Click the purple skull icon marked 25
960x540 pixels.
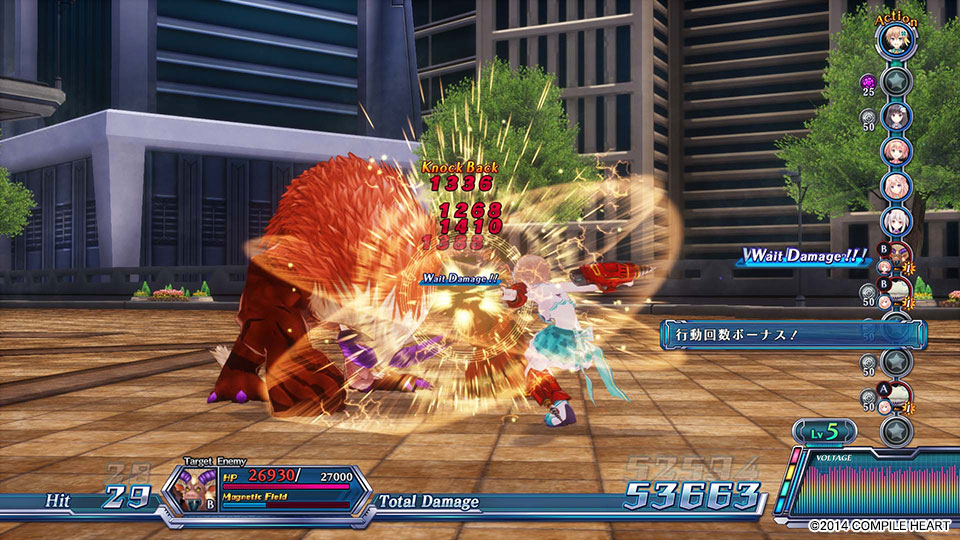[869, 80]
